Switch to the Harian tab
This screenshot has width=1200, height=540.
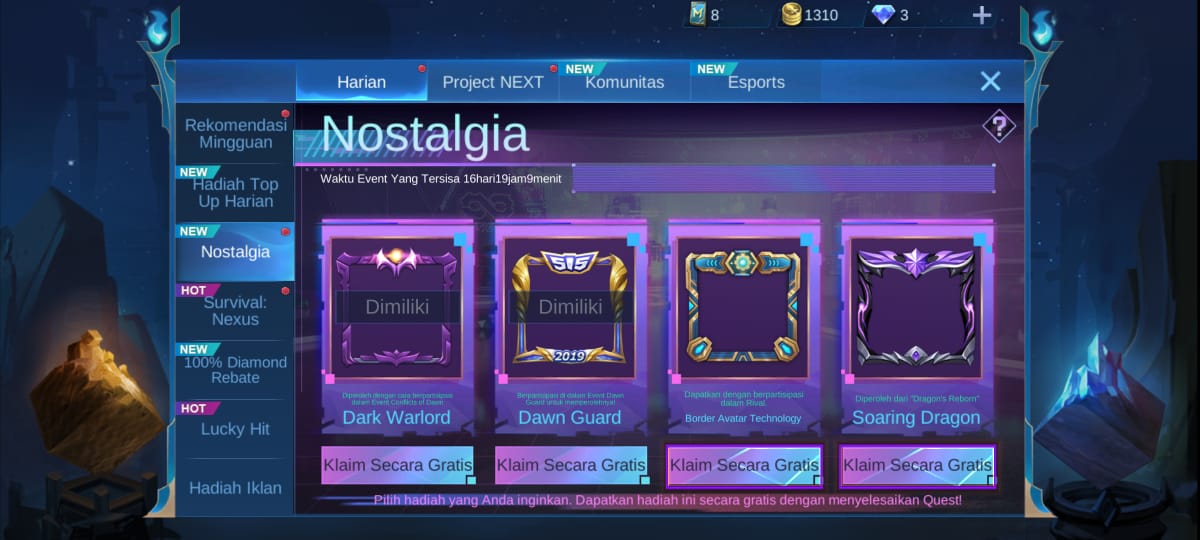coord(361,82)
